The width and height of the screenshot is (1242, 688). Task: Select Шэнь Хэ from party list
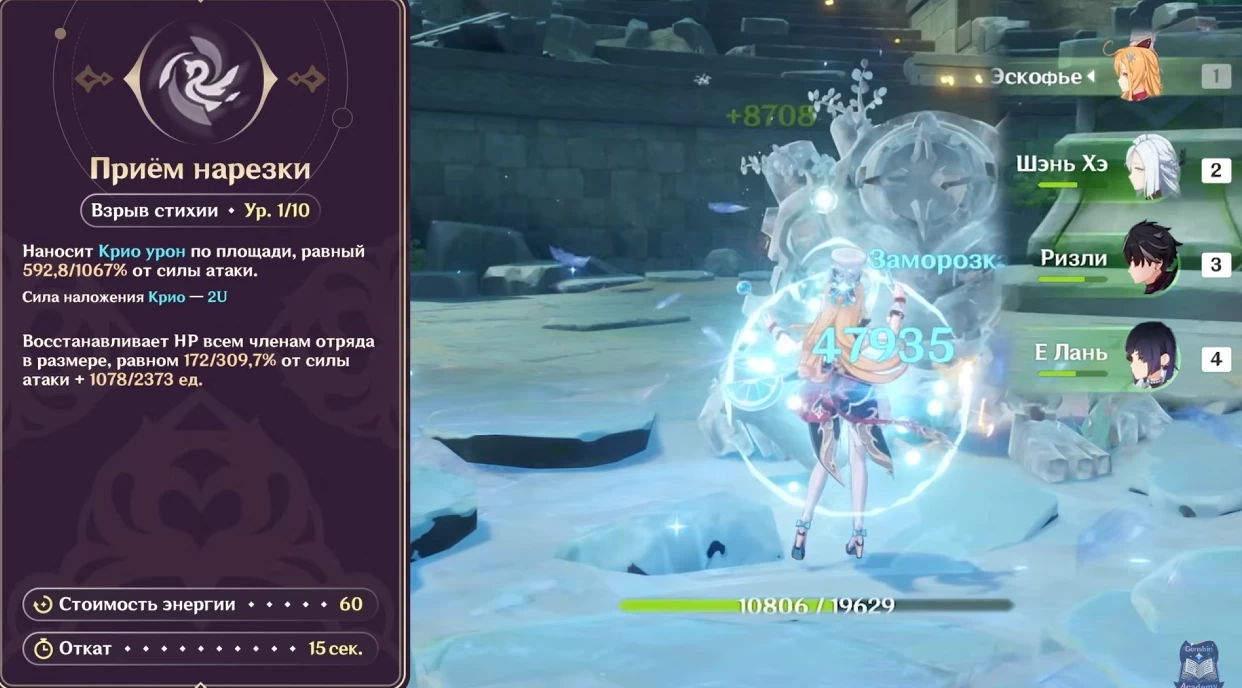pyautogui.click(x=1150, y=168)
